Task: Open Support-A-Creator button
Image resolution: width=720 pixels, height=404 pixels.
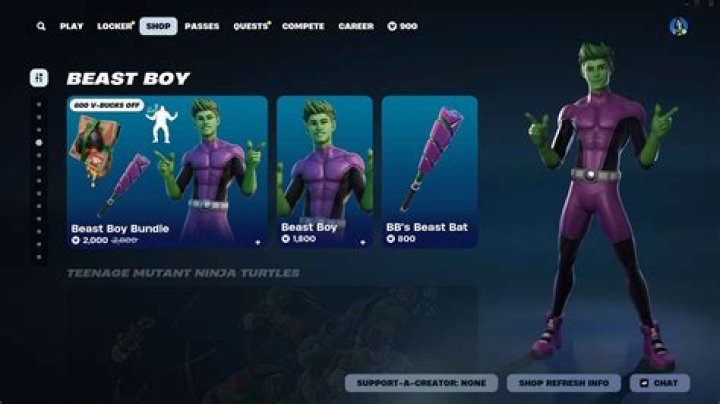Action: pos(421,383)
